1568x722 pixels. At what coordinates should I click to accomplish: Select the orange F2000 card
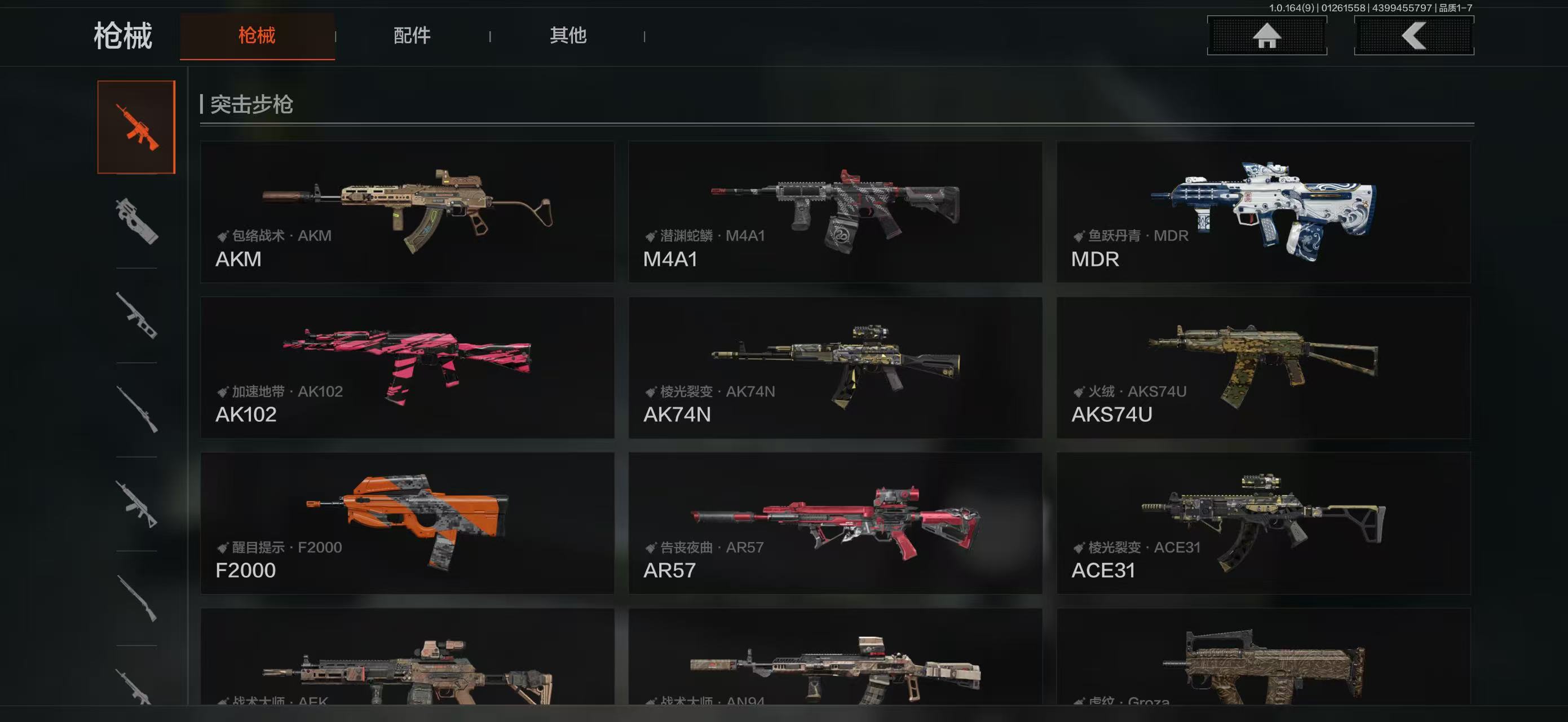[x=407, y=523]
